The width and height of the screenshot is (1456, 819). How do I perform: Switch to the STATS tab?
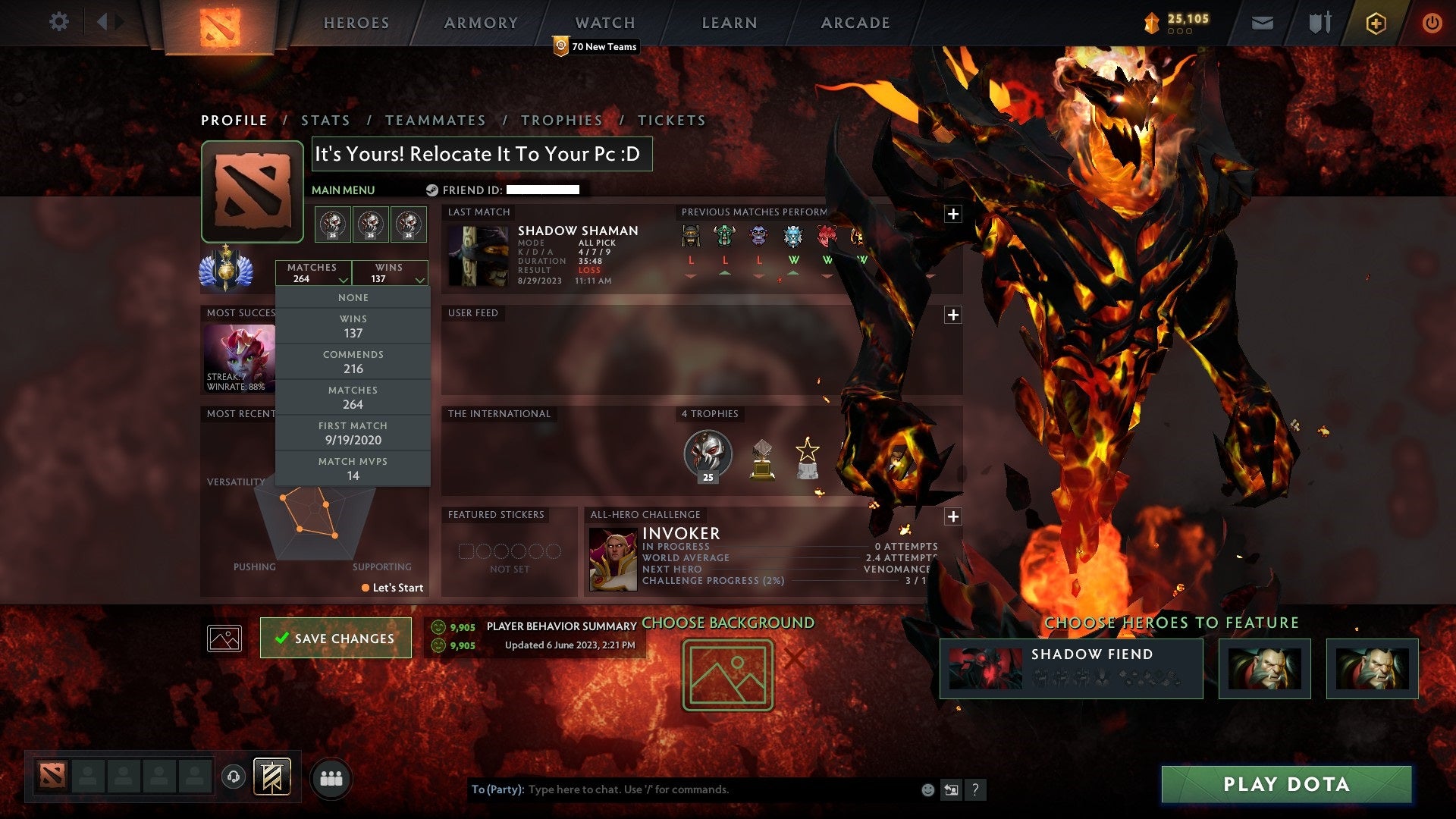tap(325, 120)
